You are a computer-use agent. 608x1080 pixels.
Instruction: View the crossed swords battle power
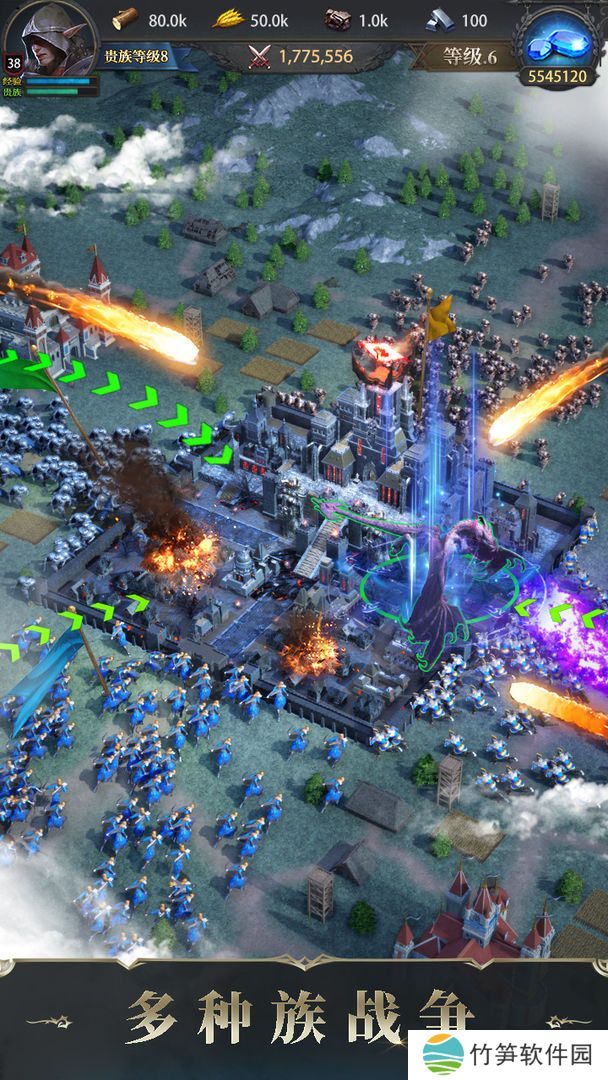[261, 56]
